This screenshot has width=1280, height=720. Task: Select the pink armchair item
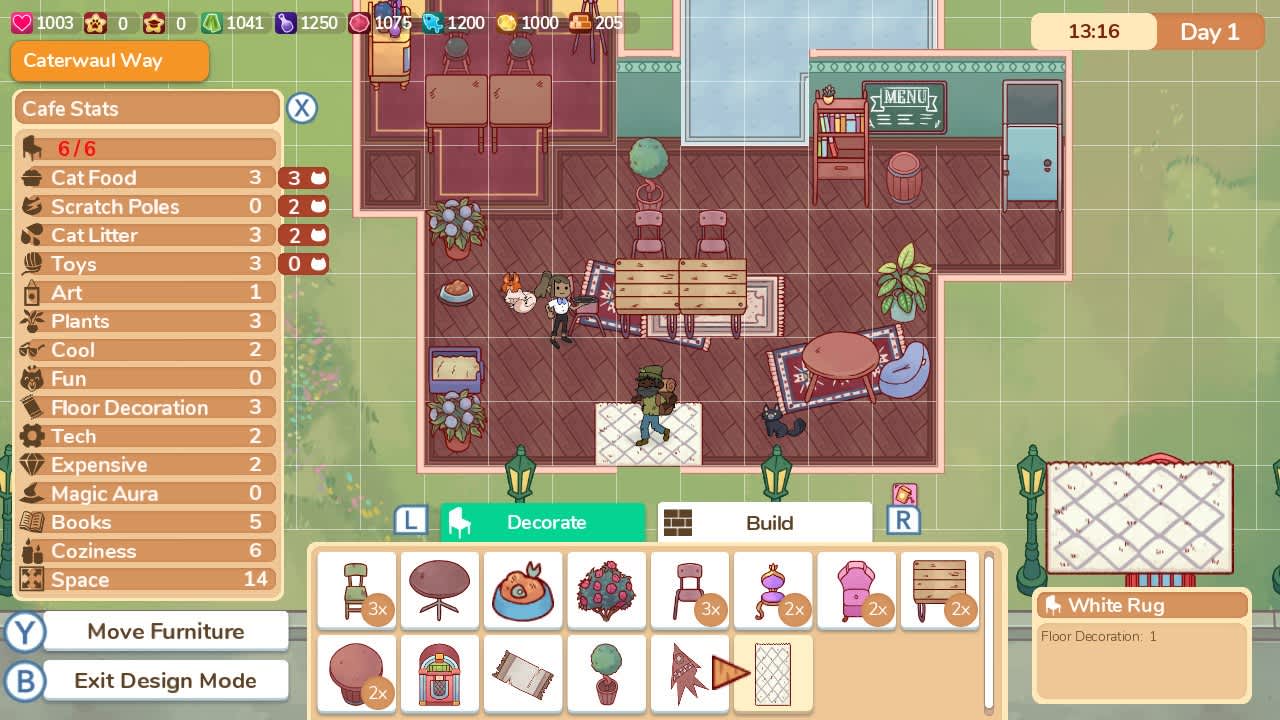tap(856, 590)
